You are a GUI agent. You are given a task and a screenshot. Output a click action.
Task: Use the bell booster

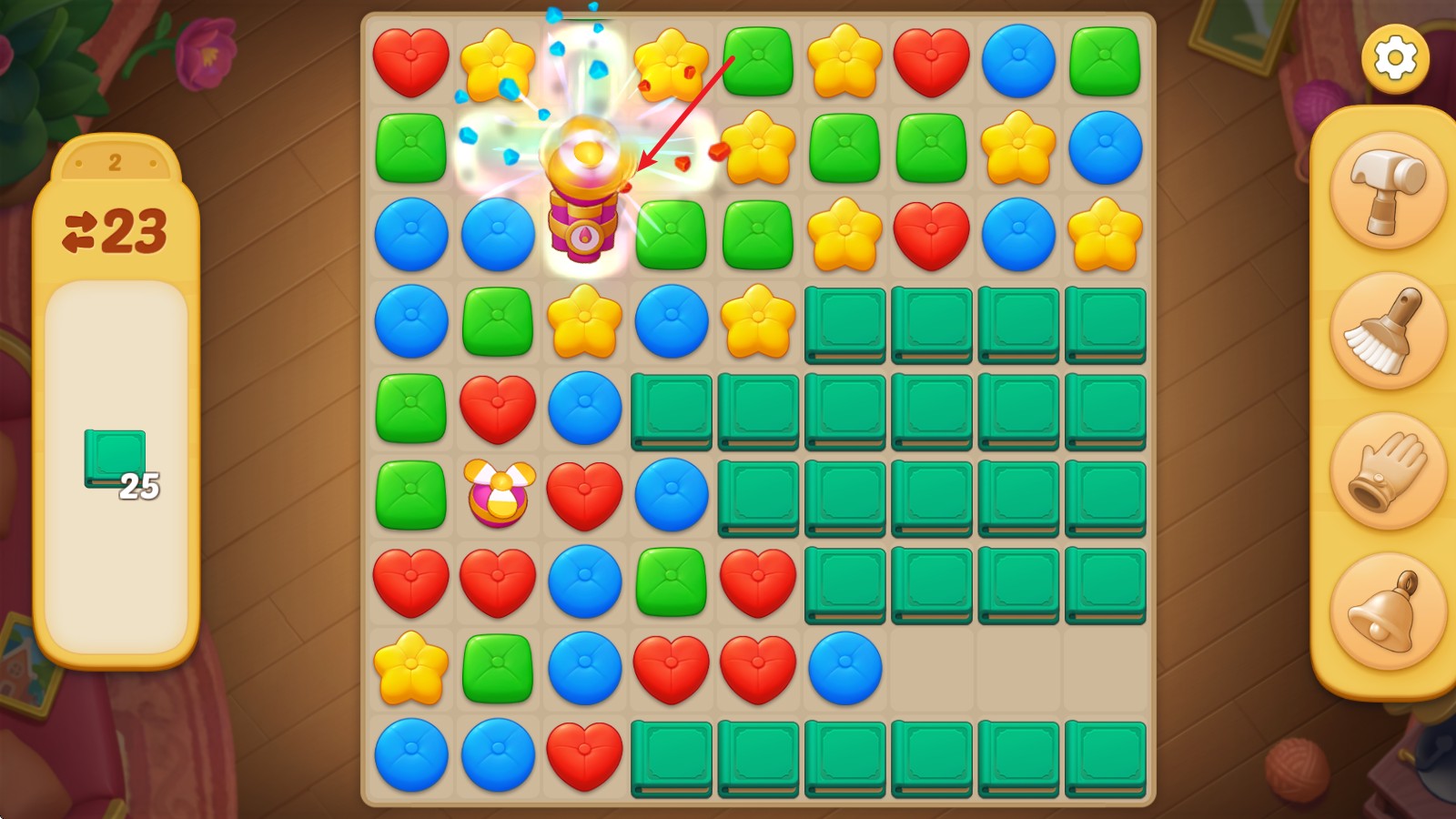click(1388, 611)
